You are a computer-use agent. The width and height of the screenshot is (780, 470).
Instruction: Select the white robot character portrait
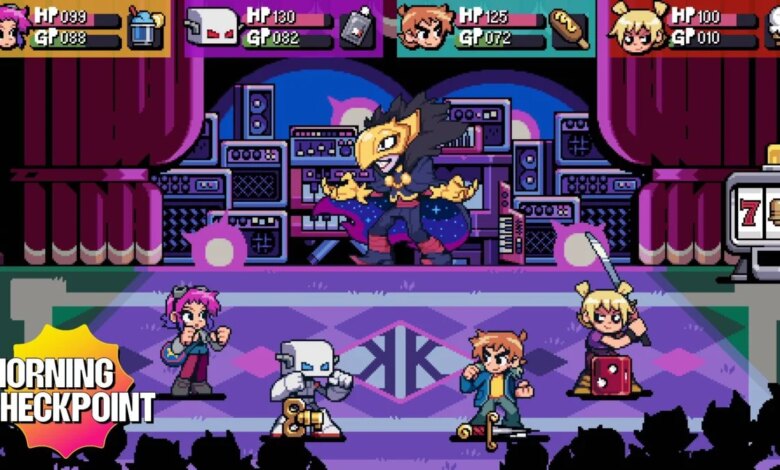coord(212,28)
